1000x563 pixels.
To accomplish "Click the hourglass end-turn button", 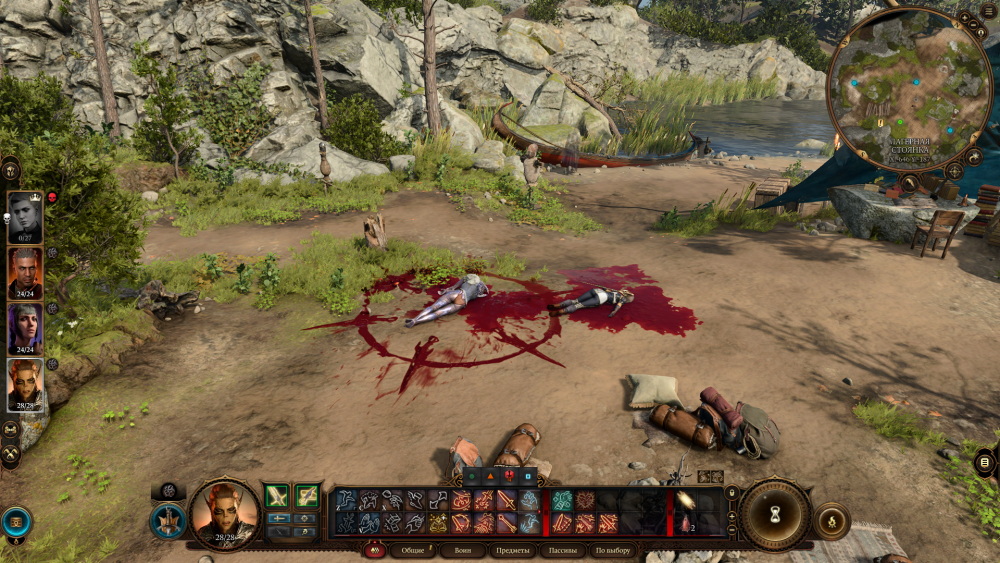I will [774, 514].
